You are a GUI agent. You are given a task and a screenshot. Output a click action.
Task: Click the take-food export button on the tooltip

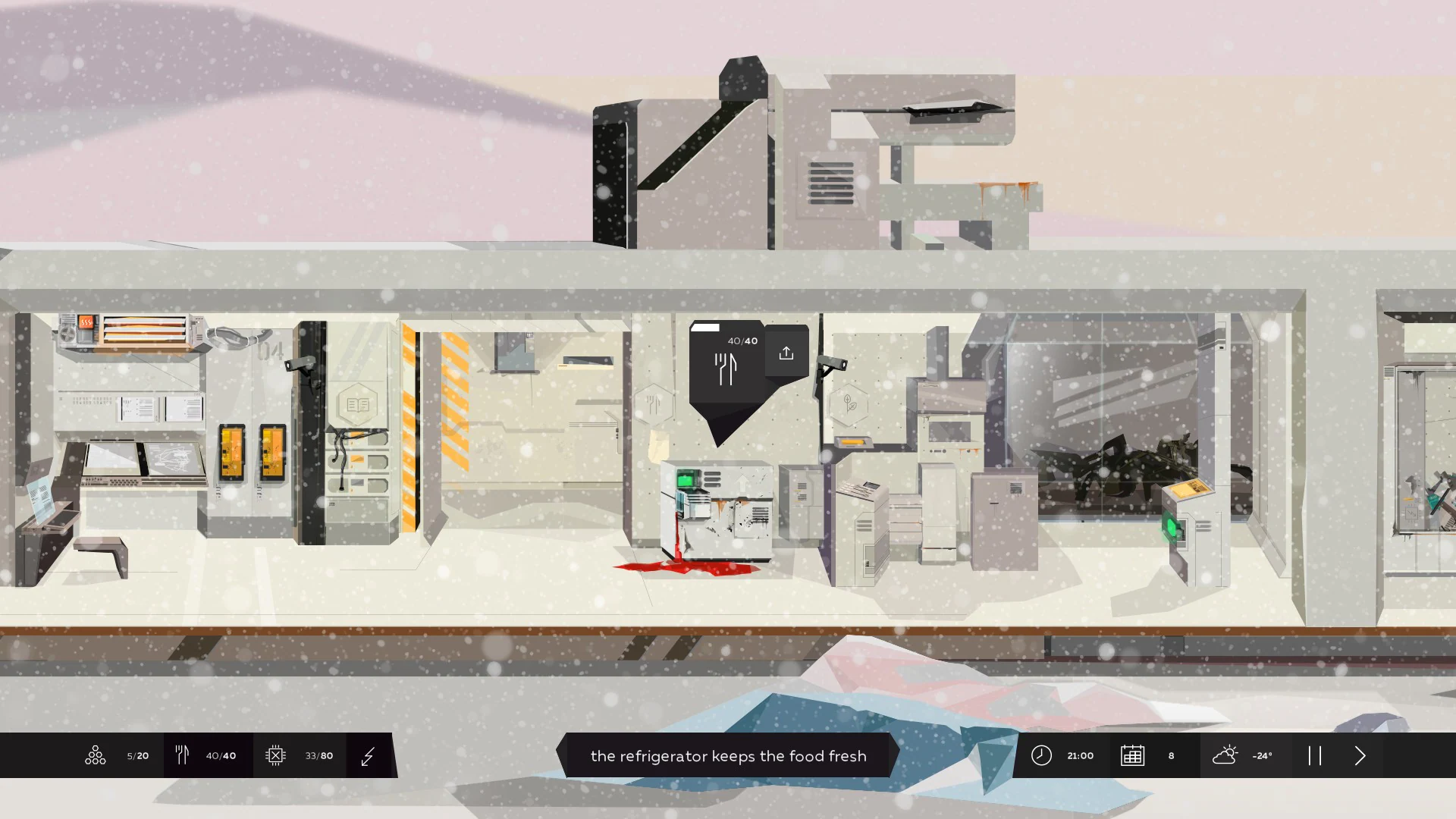coord(786,352)
